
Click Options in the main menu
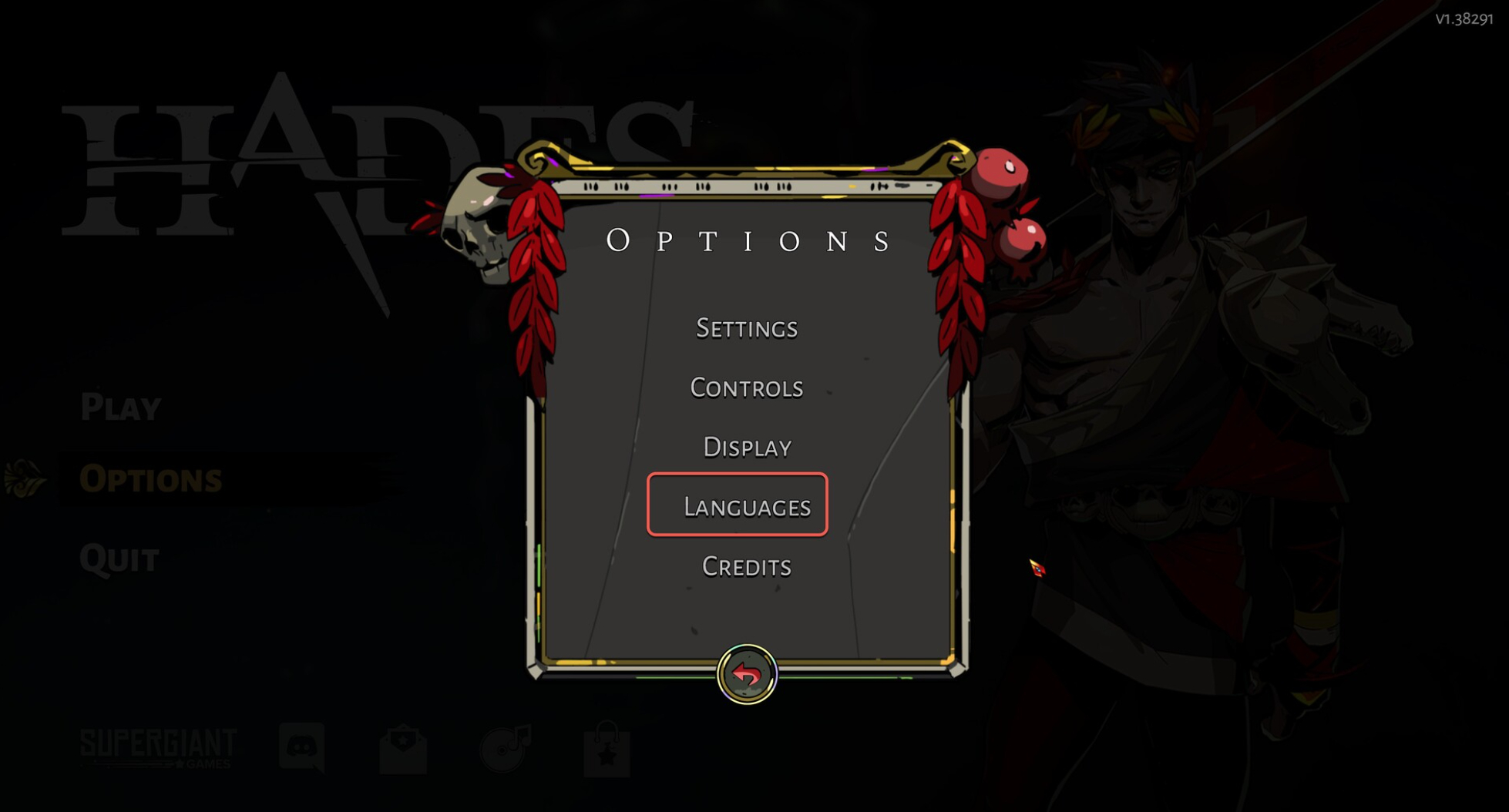150,479
